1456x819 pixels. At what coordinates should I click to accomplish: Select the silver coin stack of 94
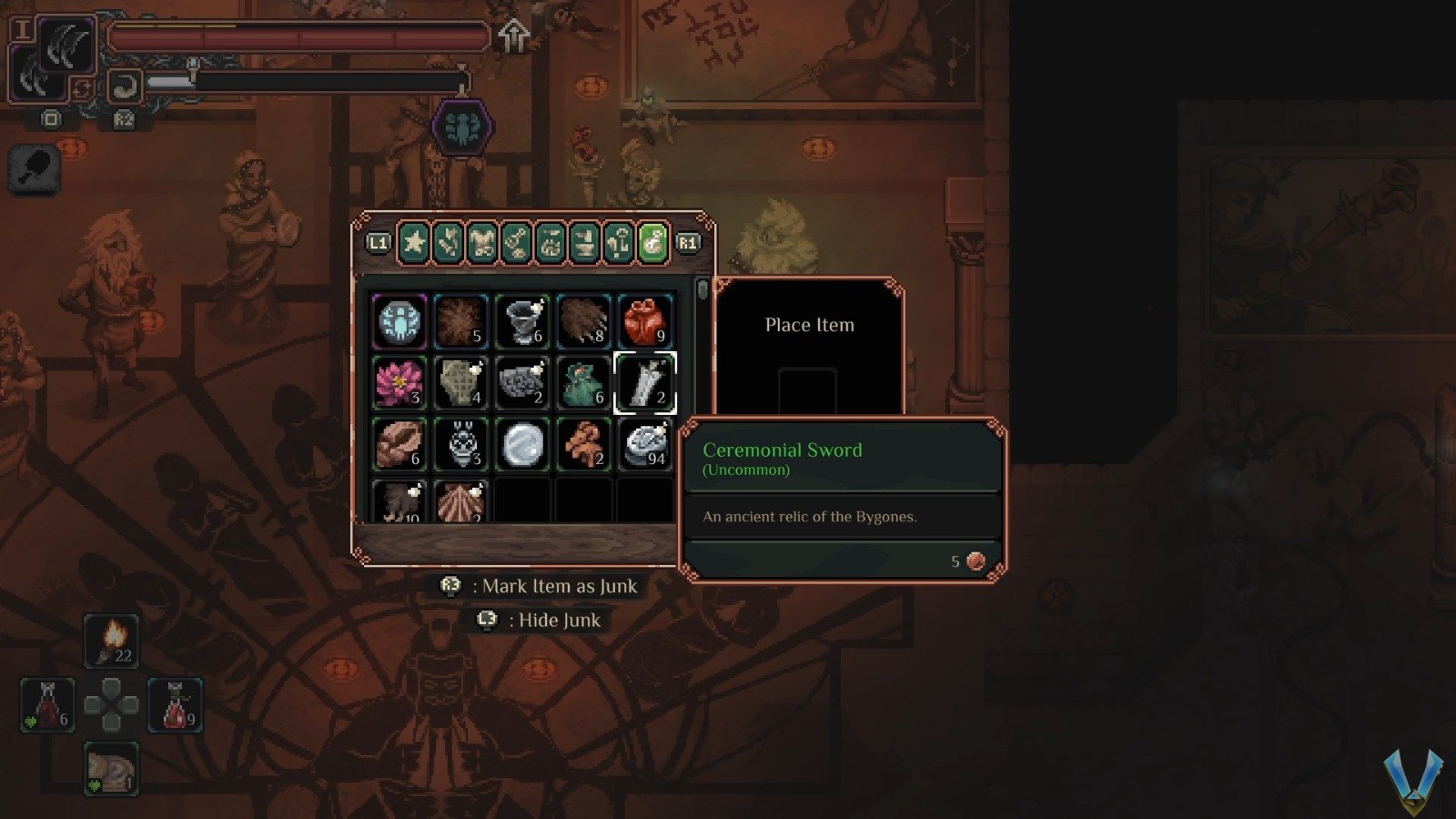coord(645,445)
